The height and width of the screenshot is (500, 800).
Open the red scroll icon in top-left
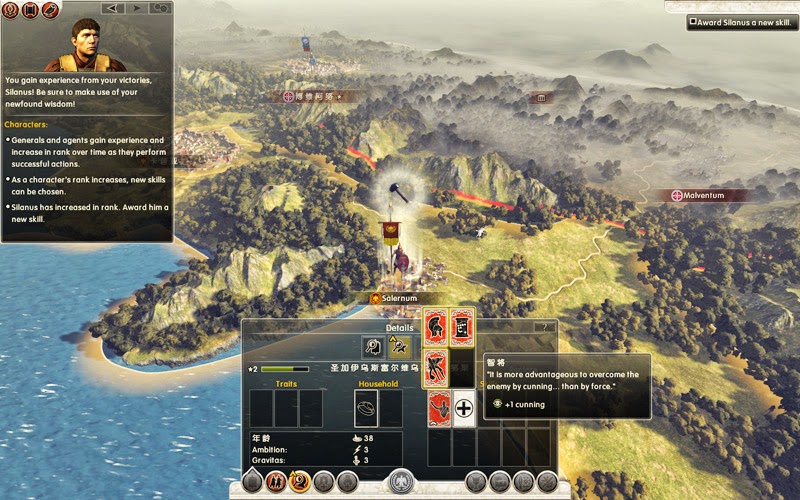pyautogui.click(x=29, y=10)
